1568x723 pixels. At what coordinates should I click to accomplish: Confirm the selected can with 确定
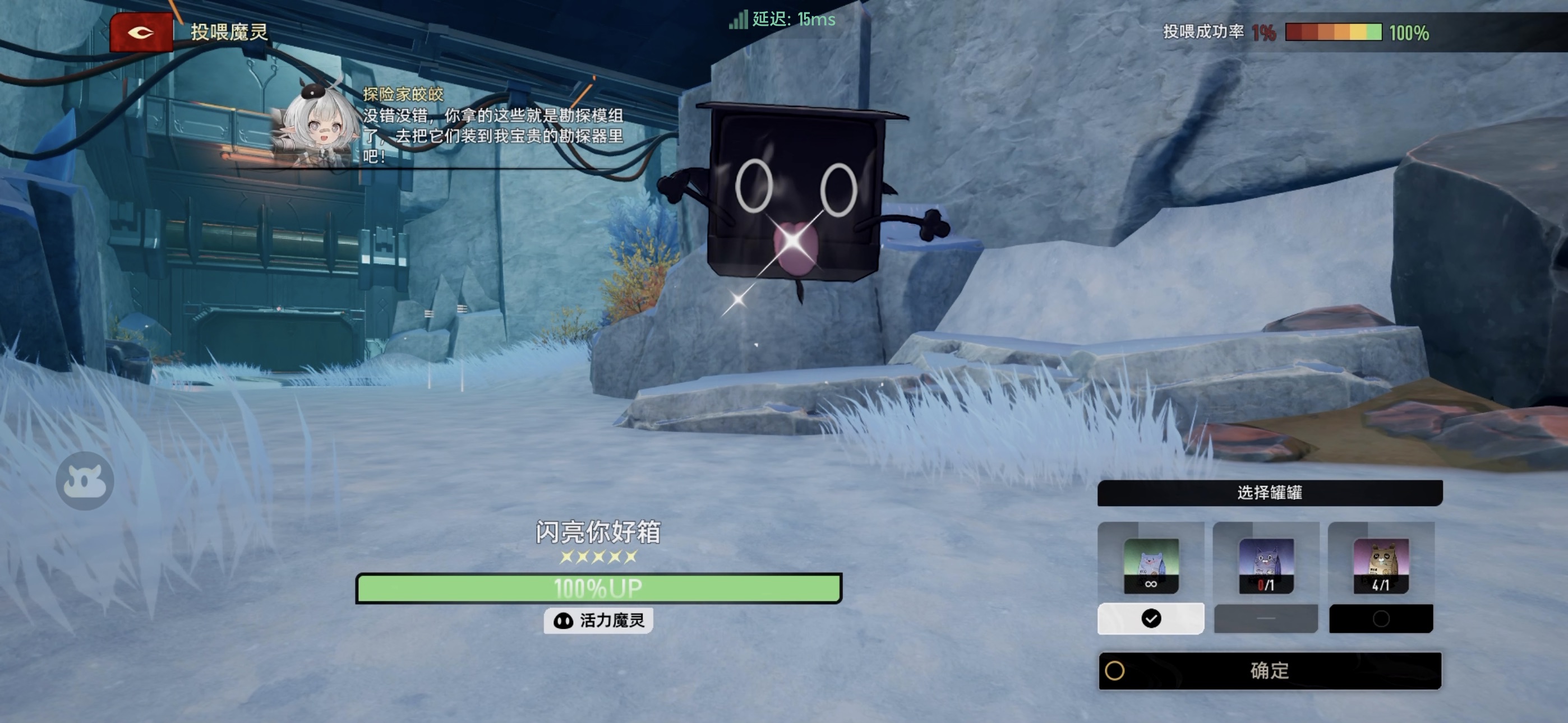click(x=1269, y=671)
